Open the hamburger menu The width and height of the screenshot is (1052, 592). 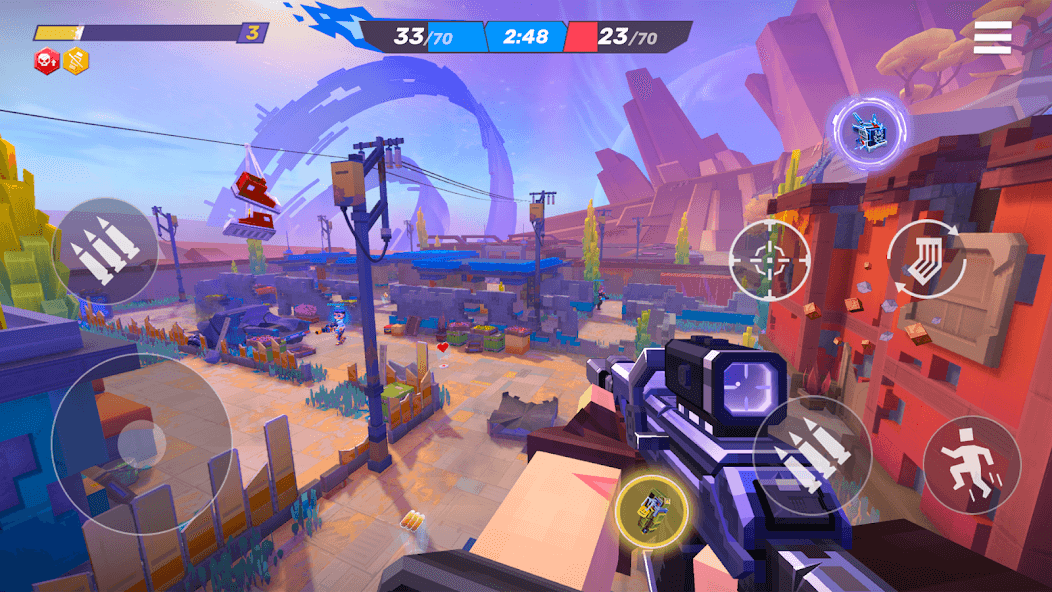992,37
